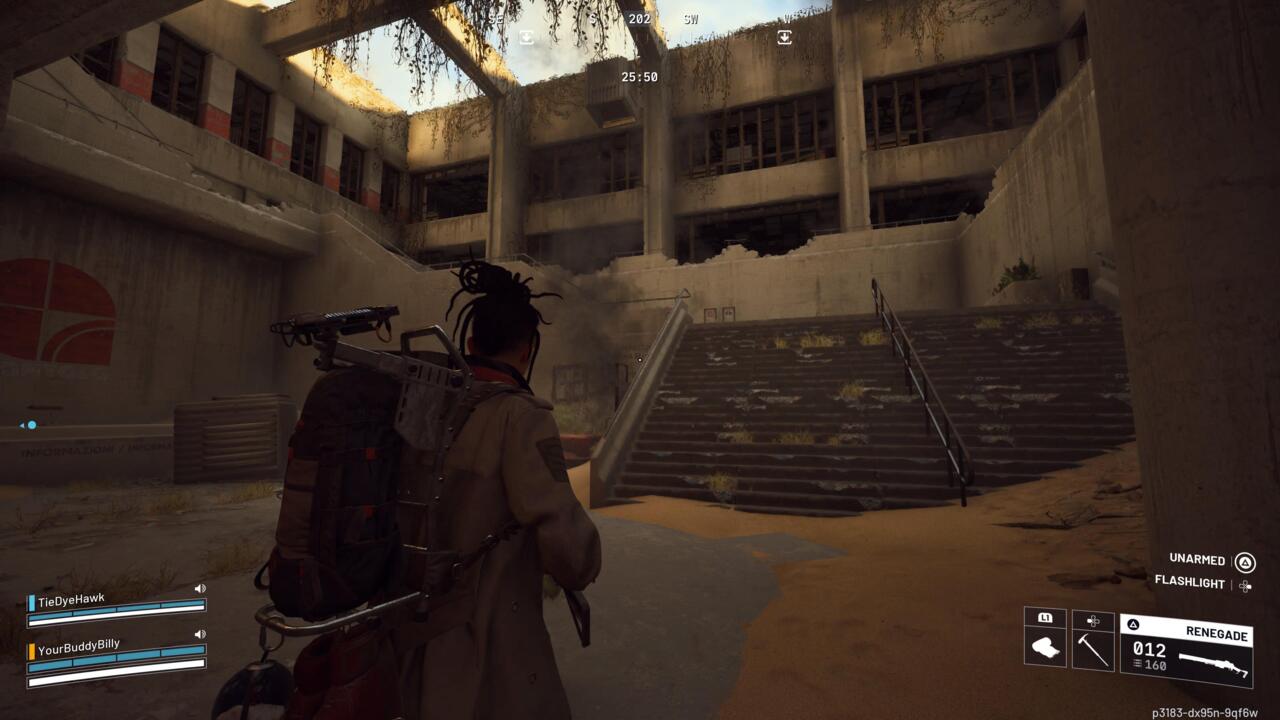Click the session code p3183-dx95n-9qf6w
The image size is (1280, 720).
tap(1206, 712)
